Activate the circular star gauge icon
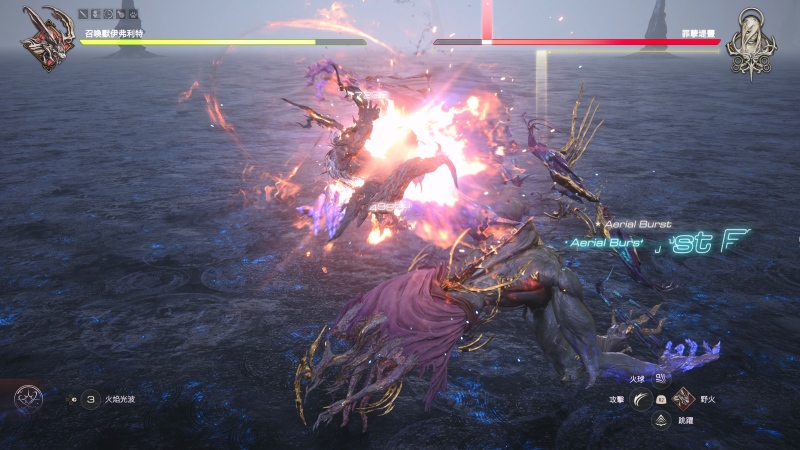The width and height of the screenshot is (800, 450). 28,400
